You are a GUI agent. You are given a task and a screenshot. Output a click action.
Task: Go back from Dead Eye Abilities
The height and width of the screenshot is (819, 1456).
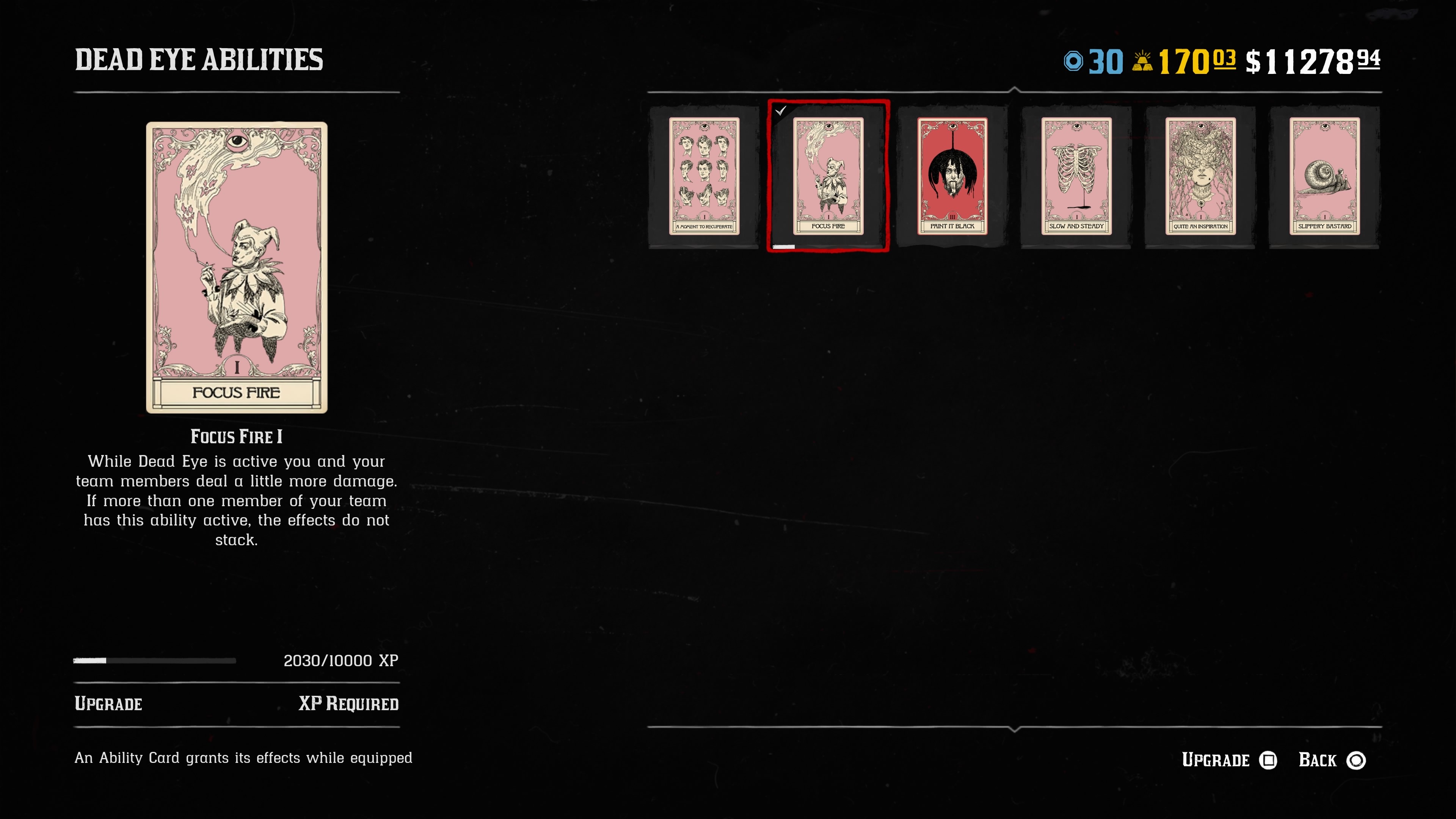1332,760
